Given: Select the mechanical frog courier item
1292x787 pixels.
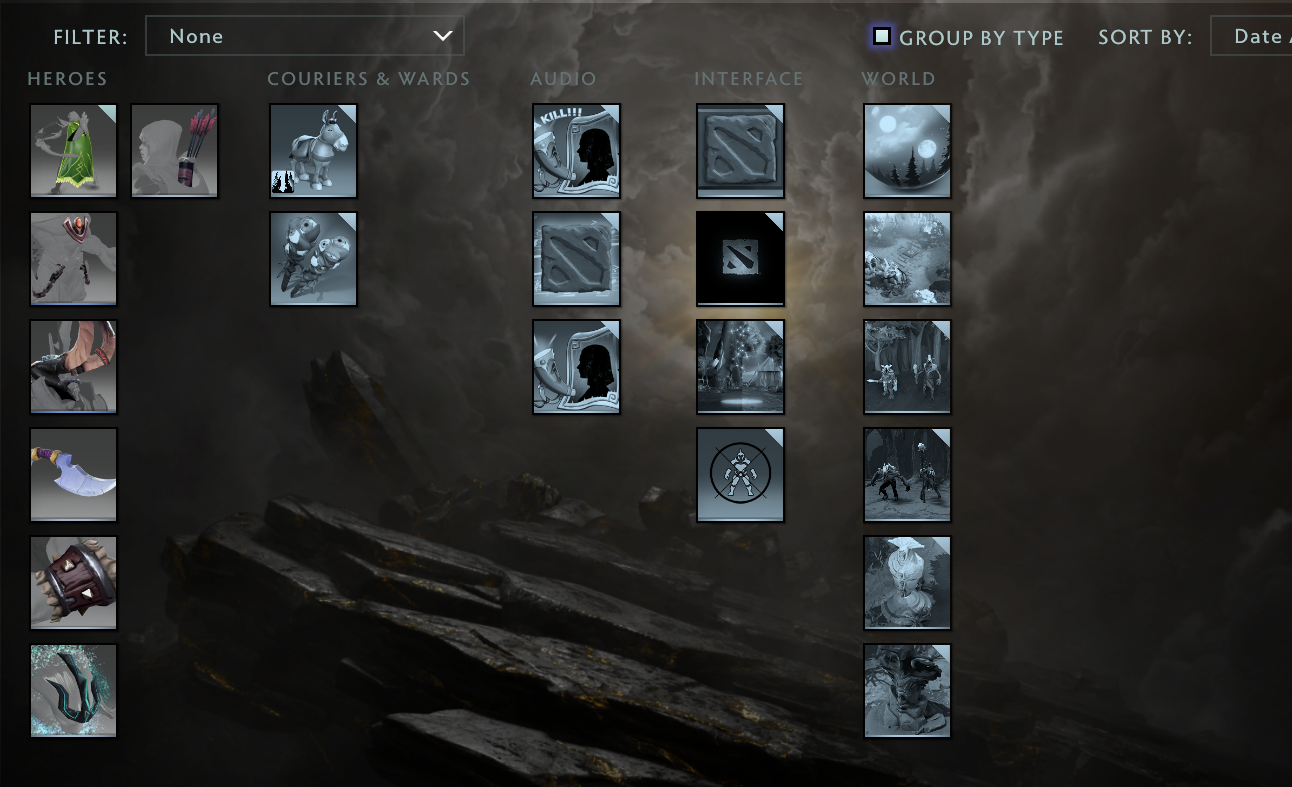Looking at the screenshot, I should pyautogui.click(x=313, y=258).
